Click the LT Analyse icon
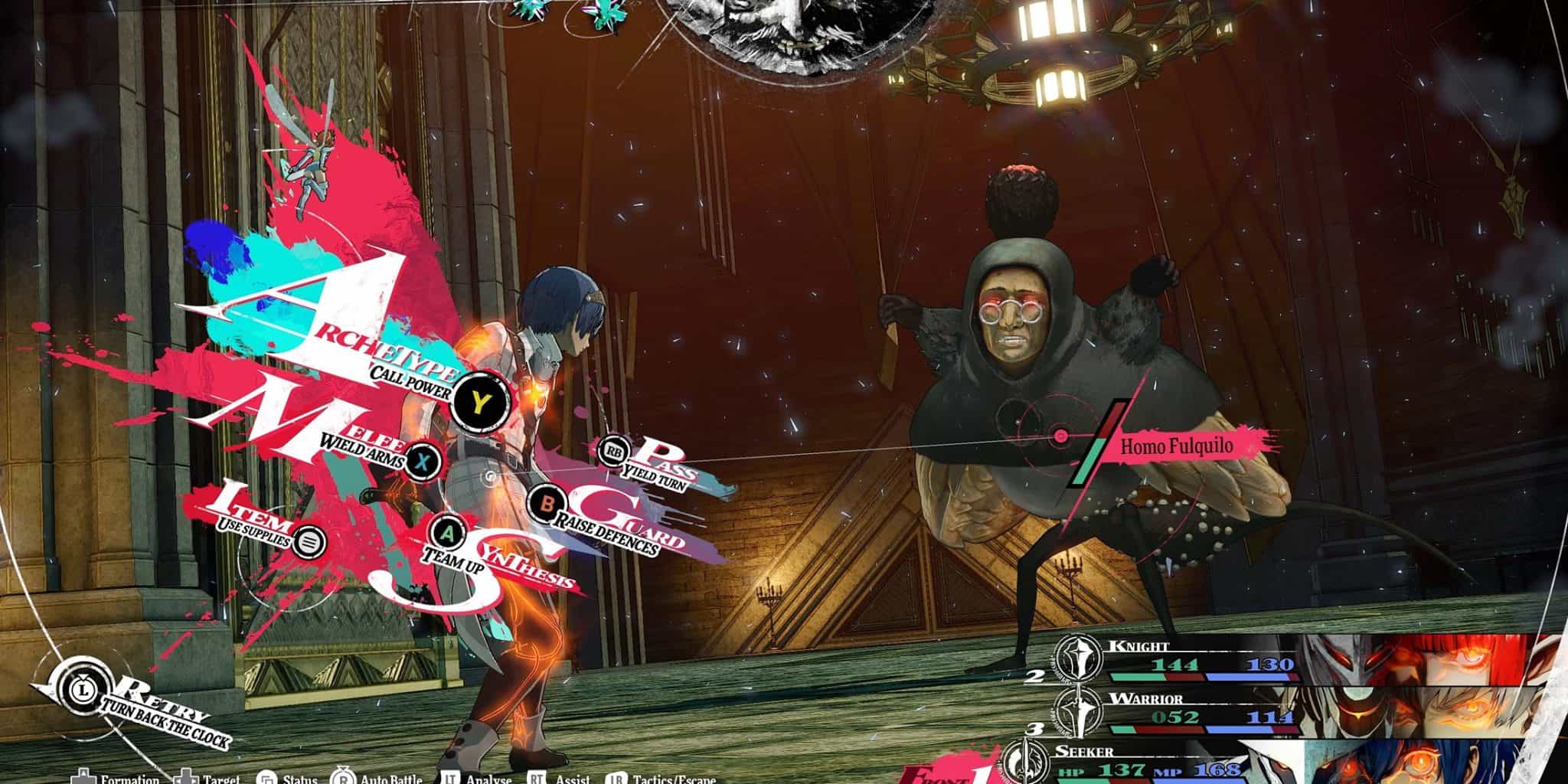The height and width of the screenshot is (784, 1568). point(452,779)
